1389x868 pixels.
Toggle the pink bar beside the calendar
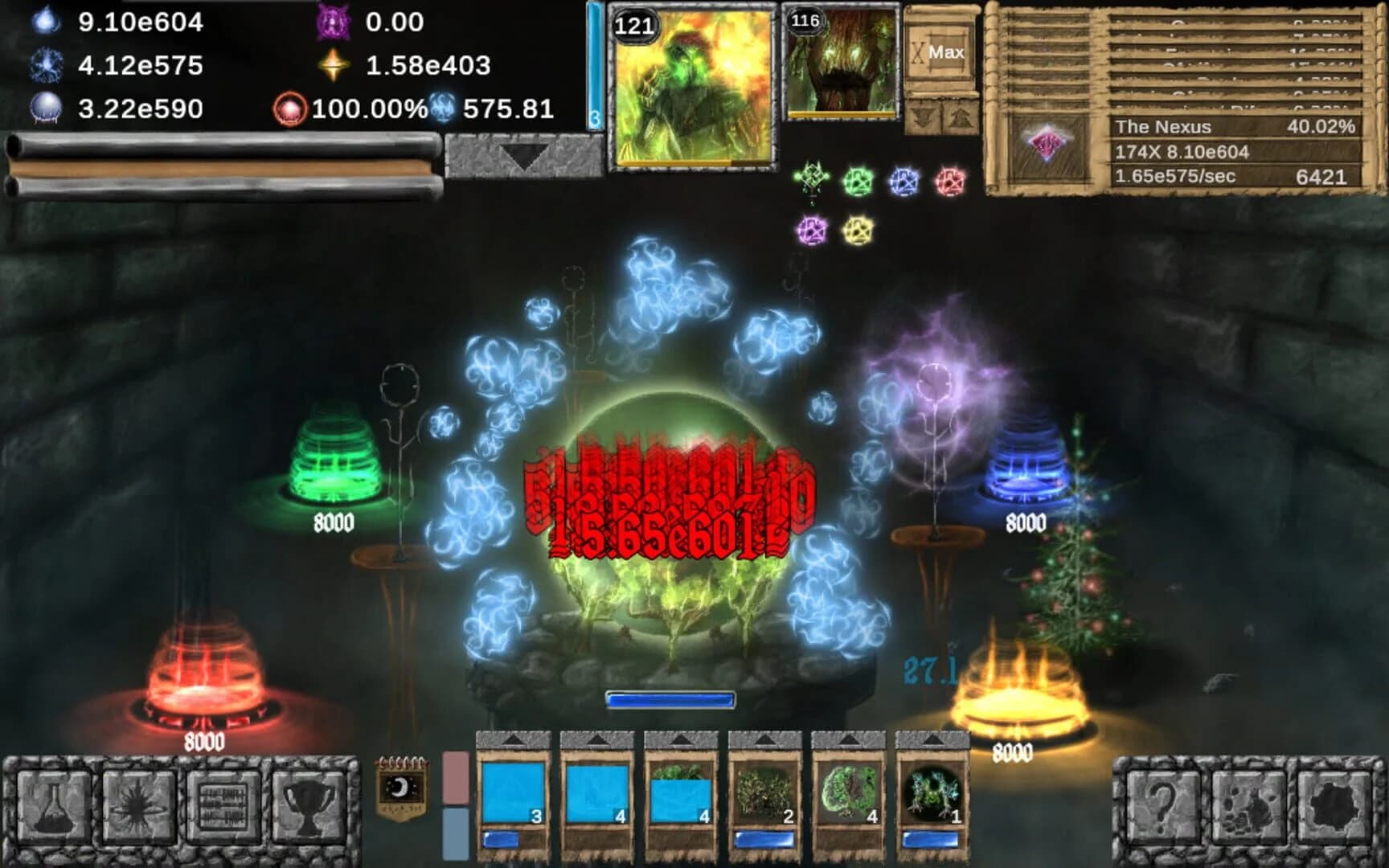pos(454,776)
